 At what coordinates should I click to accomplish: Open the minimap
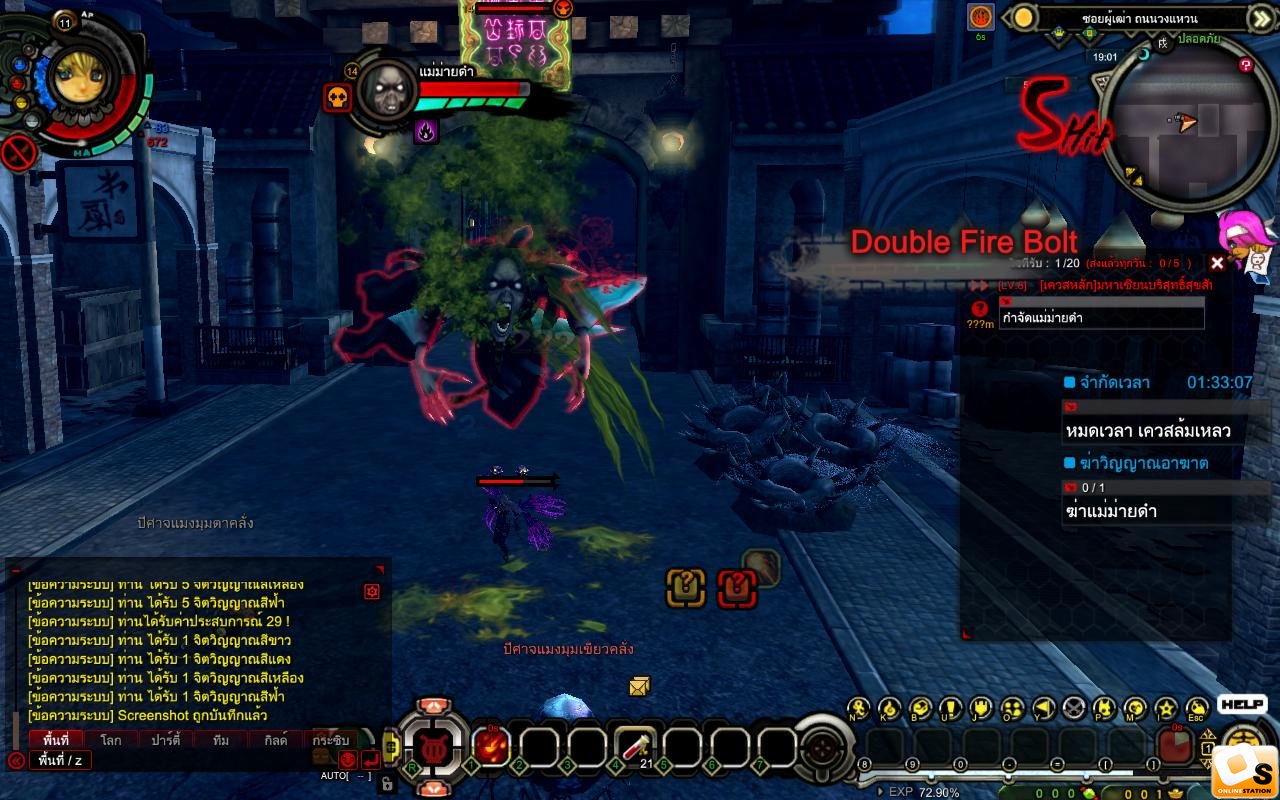1174,123
